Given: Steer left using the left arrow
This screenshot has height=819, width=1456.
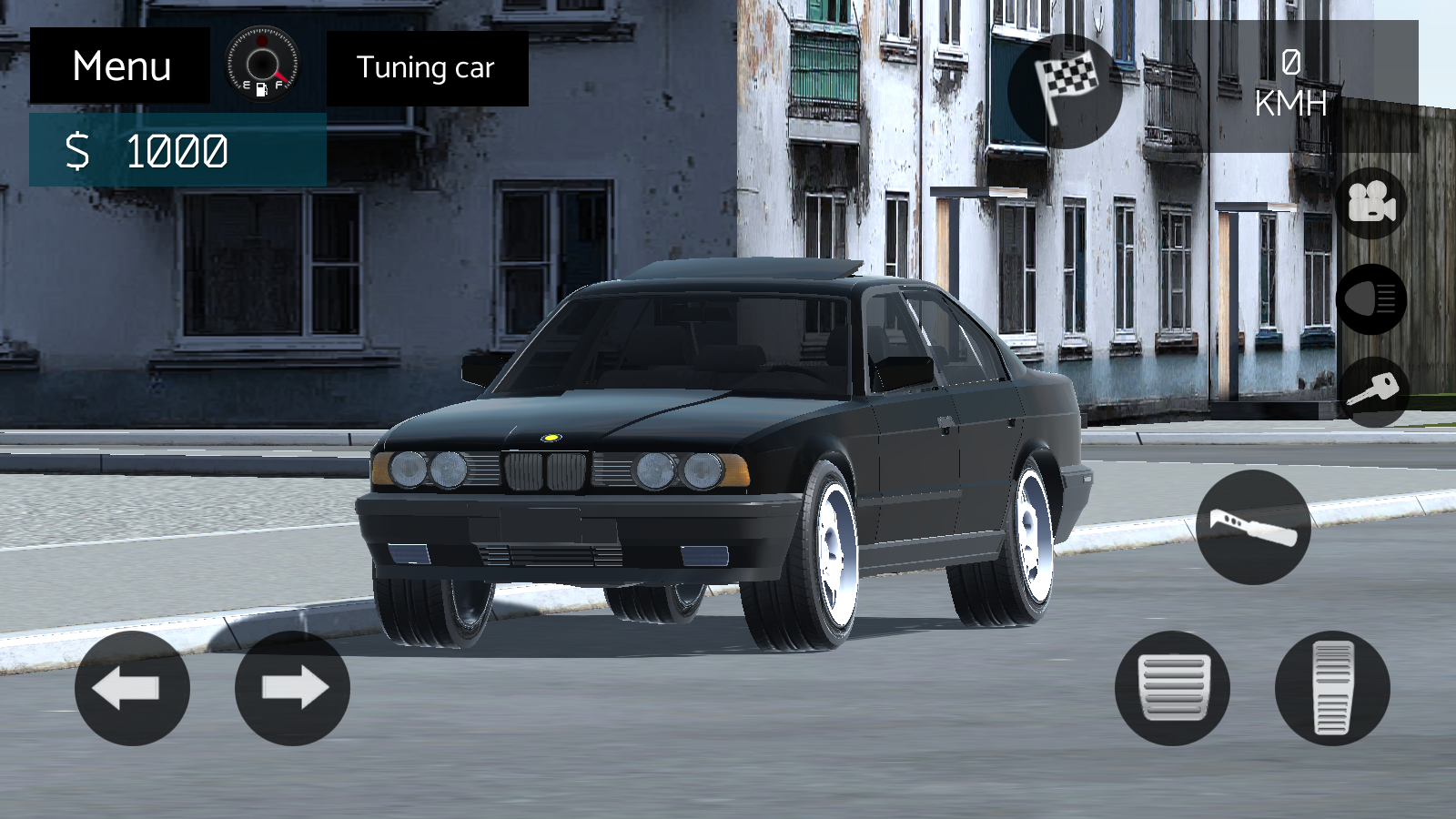Looking at the screenshot, I should pyautogui.click(x=132, y=689).
